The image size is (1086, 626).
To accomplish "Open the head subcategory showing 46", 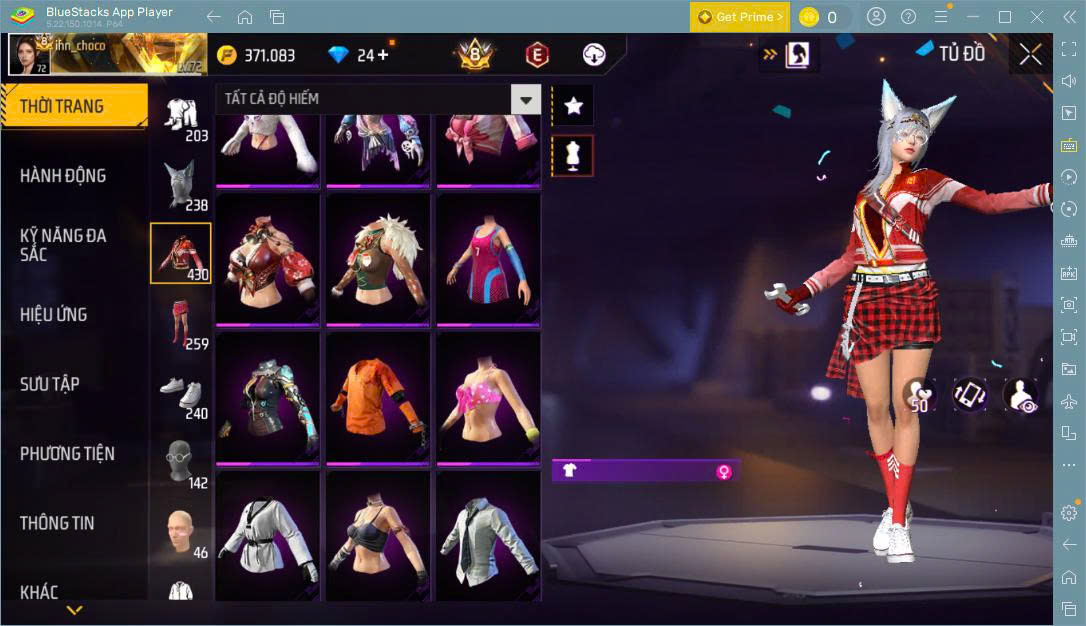I will pyautogui.click(x=181, y=533).
